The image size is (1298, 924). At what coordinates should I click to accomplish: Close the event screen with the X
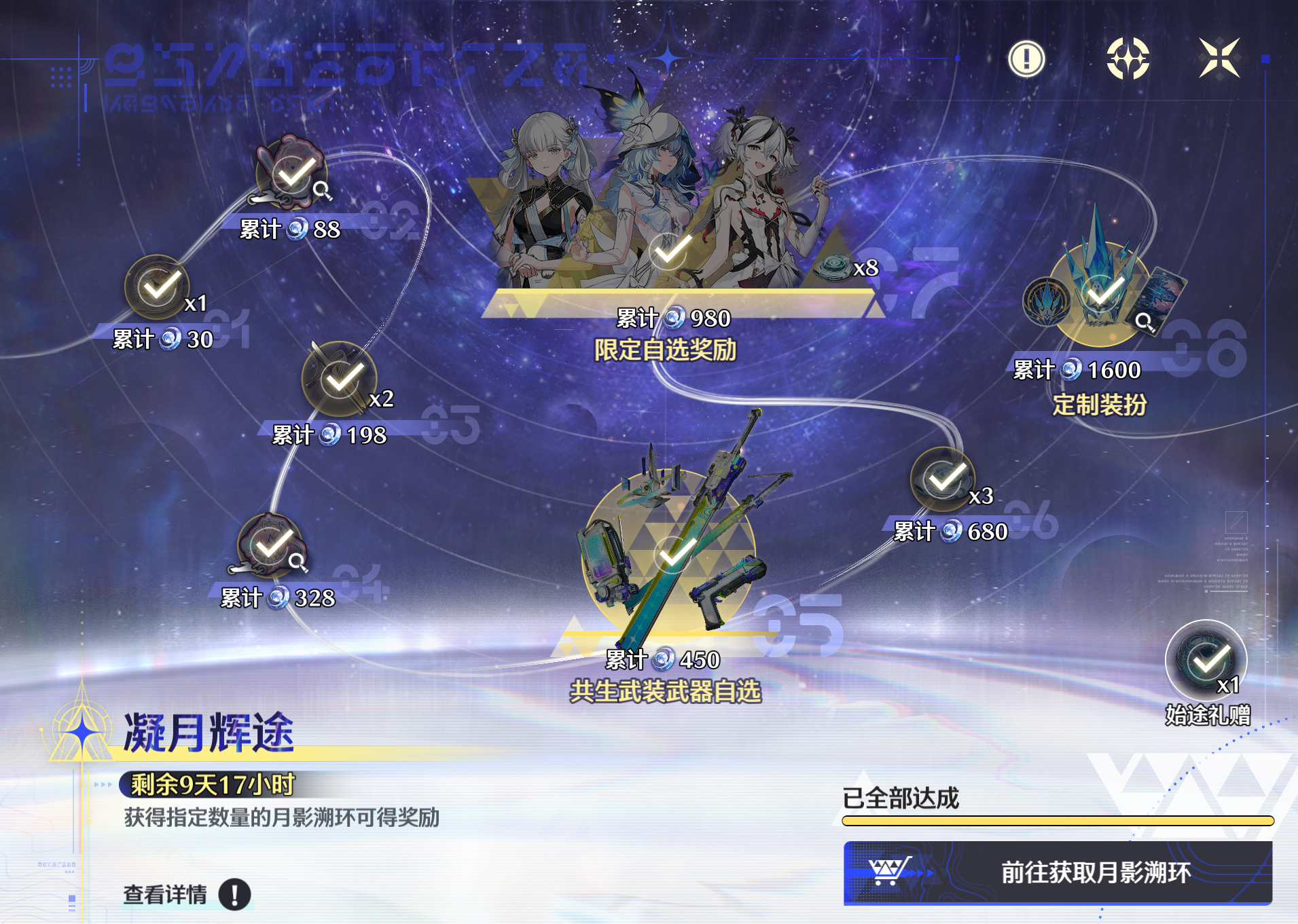[1219, 58]
